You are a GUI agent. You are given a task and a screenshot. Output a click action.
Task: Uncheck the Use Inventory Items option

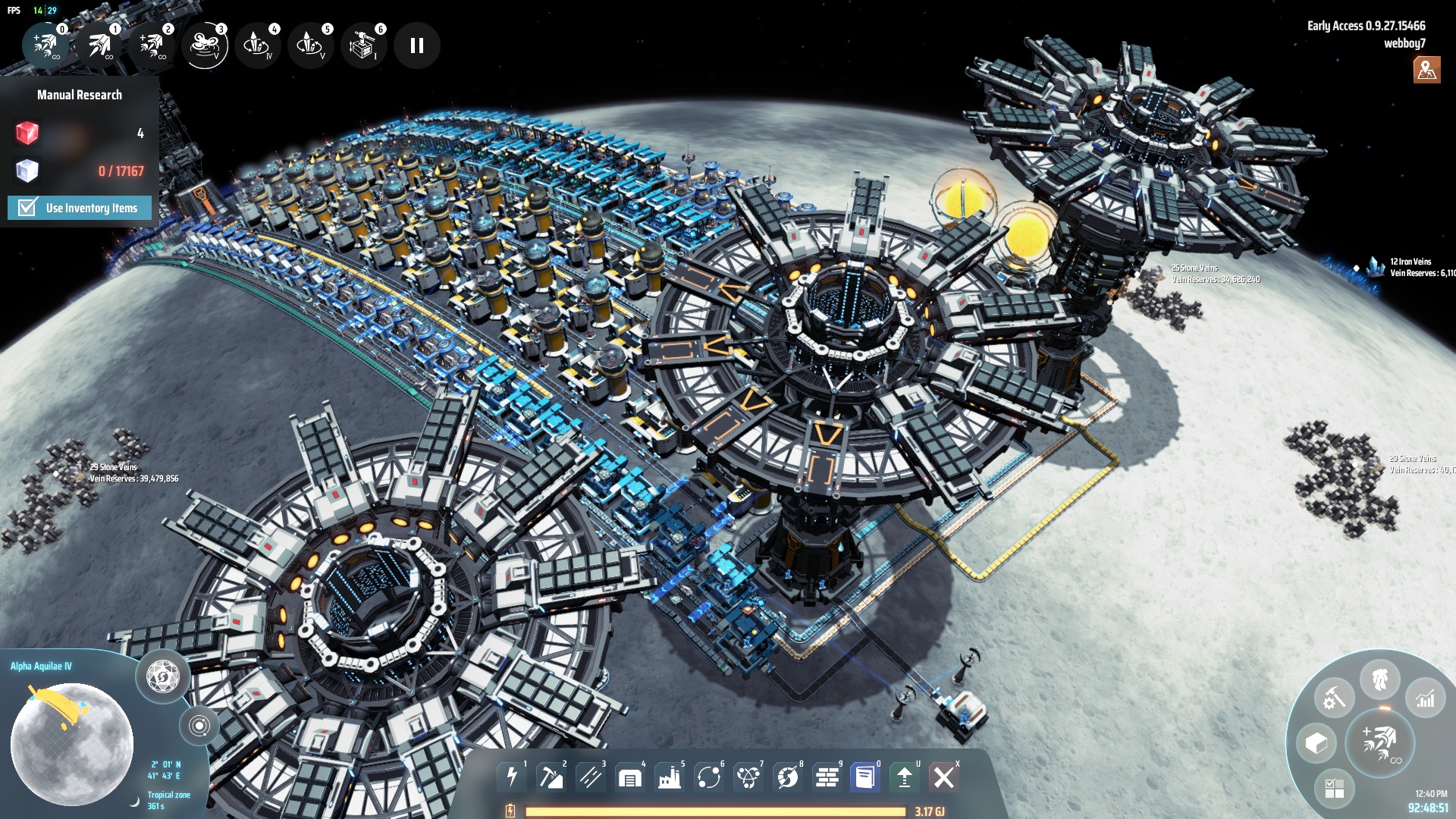(26, 207)
